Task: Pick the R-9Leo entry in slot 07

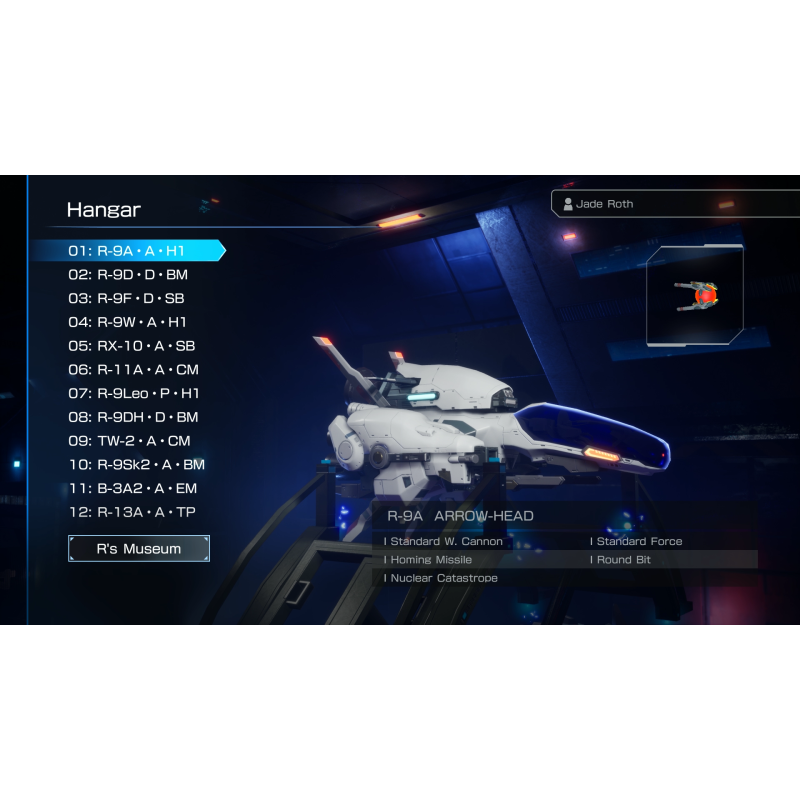Action: 134,393
